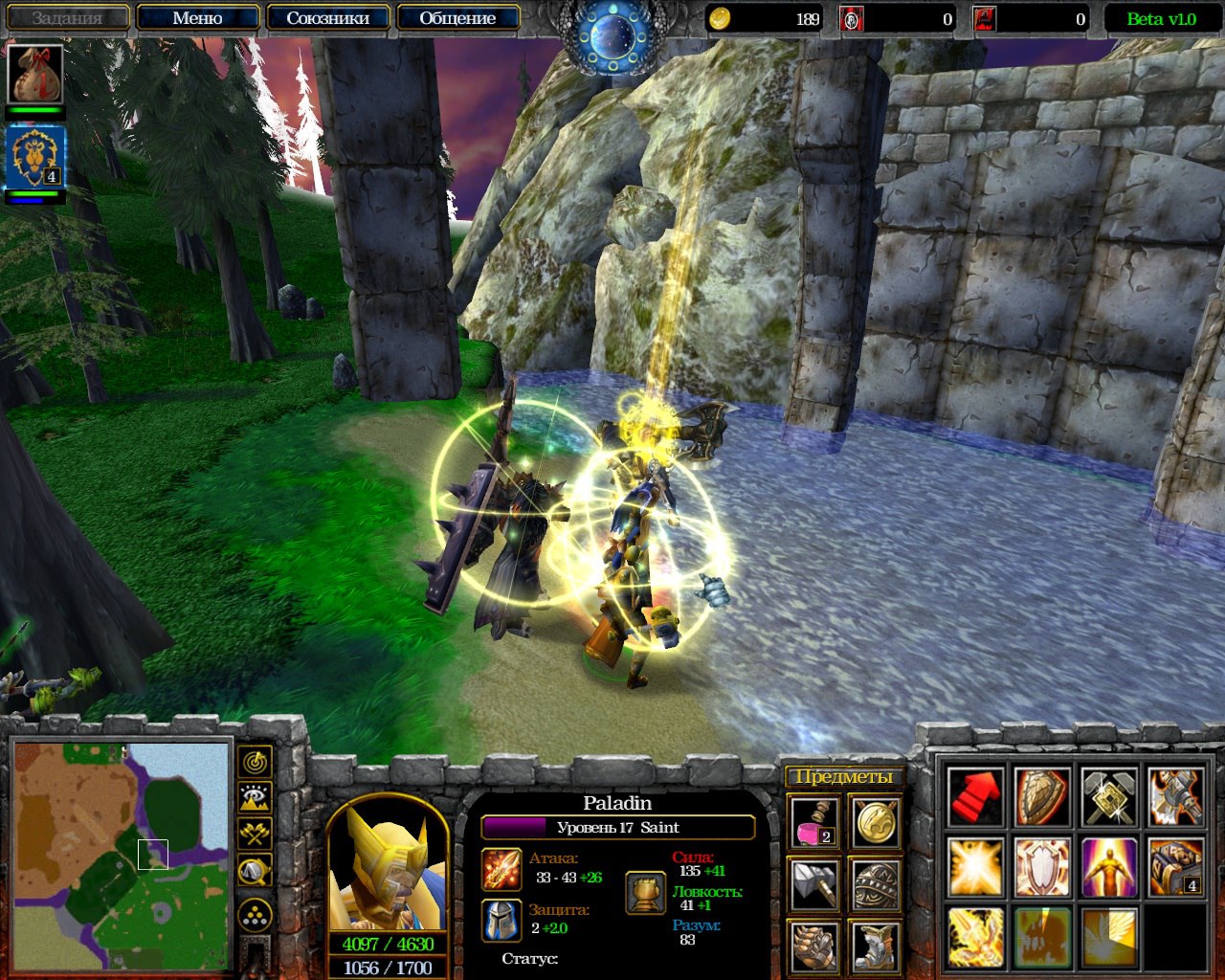1225x980 pixels.
Task: Activate the minimap signal ping button
Action: coord(255,762)
